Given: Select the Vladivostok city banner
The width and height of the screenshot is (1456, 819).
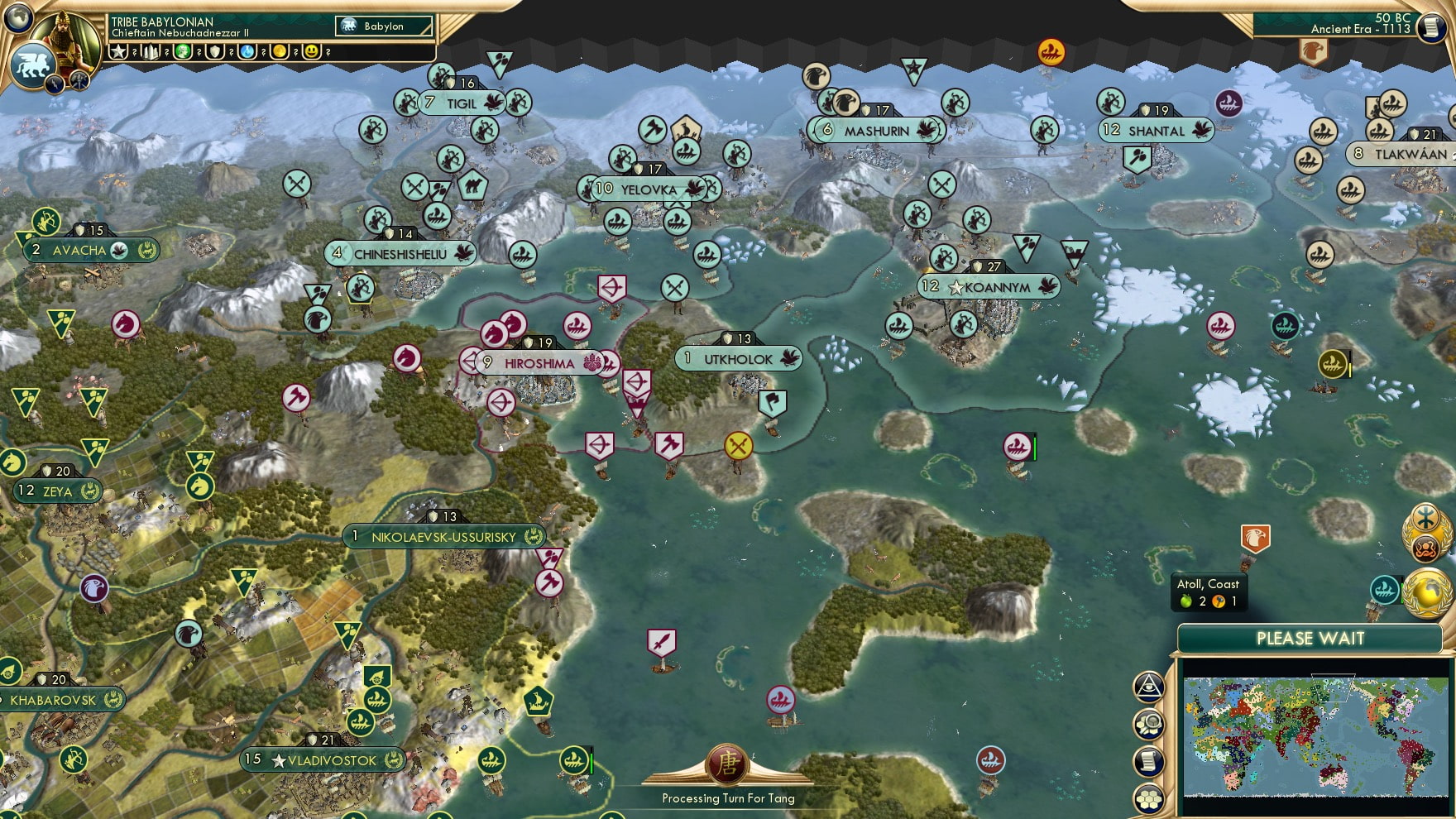Looking at the screenshot, I should 323,759.
